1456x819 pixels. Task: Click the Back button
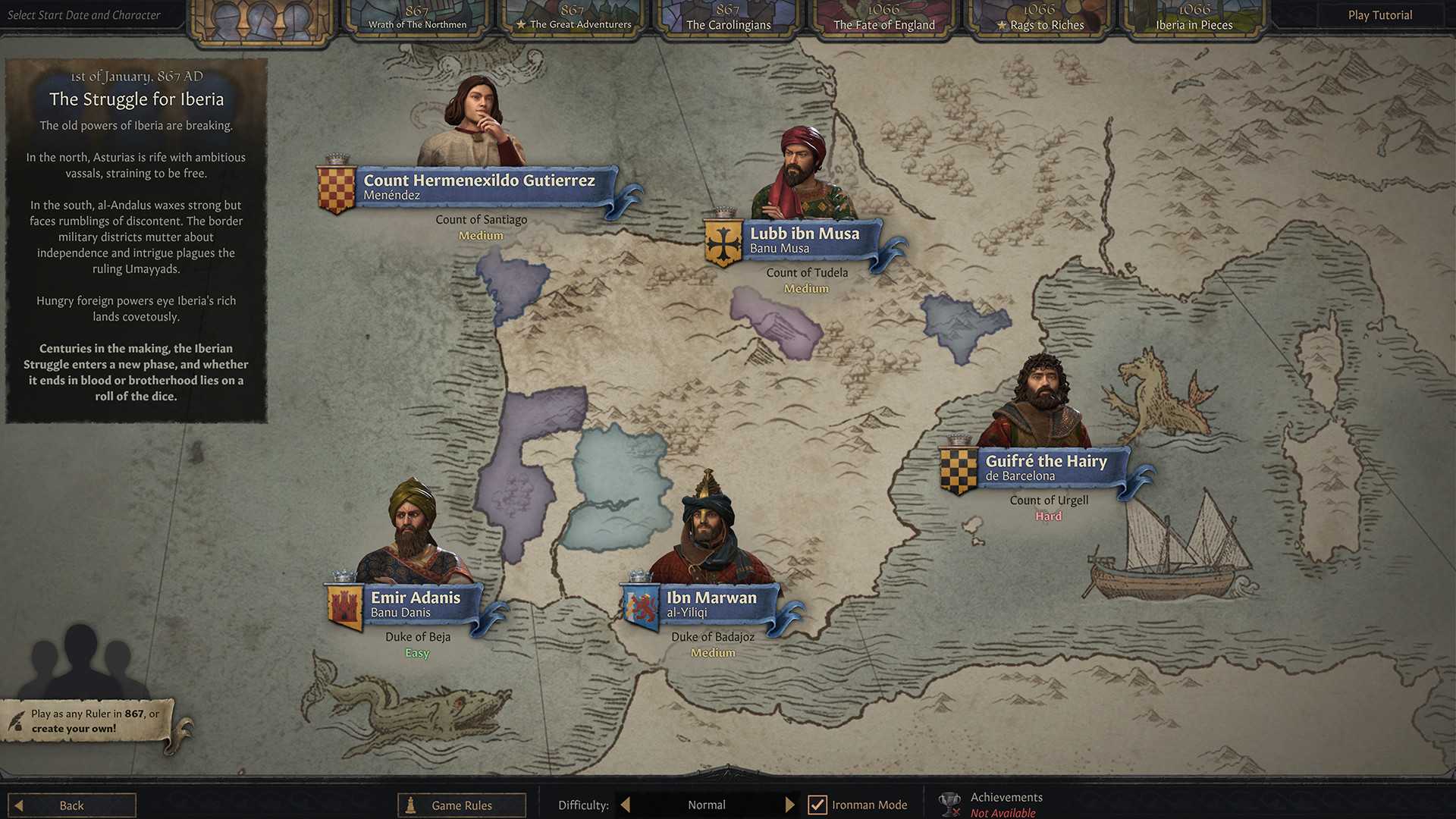(71, 805)
